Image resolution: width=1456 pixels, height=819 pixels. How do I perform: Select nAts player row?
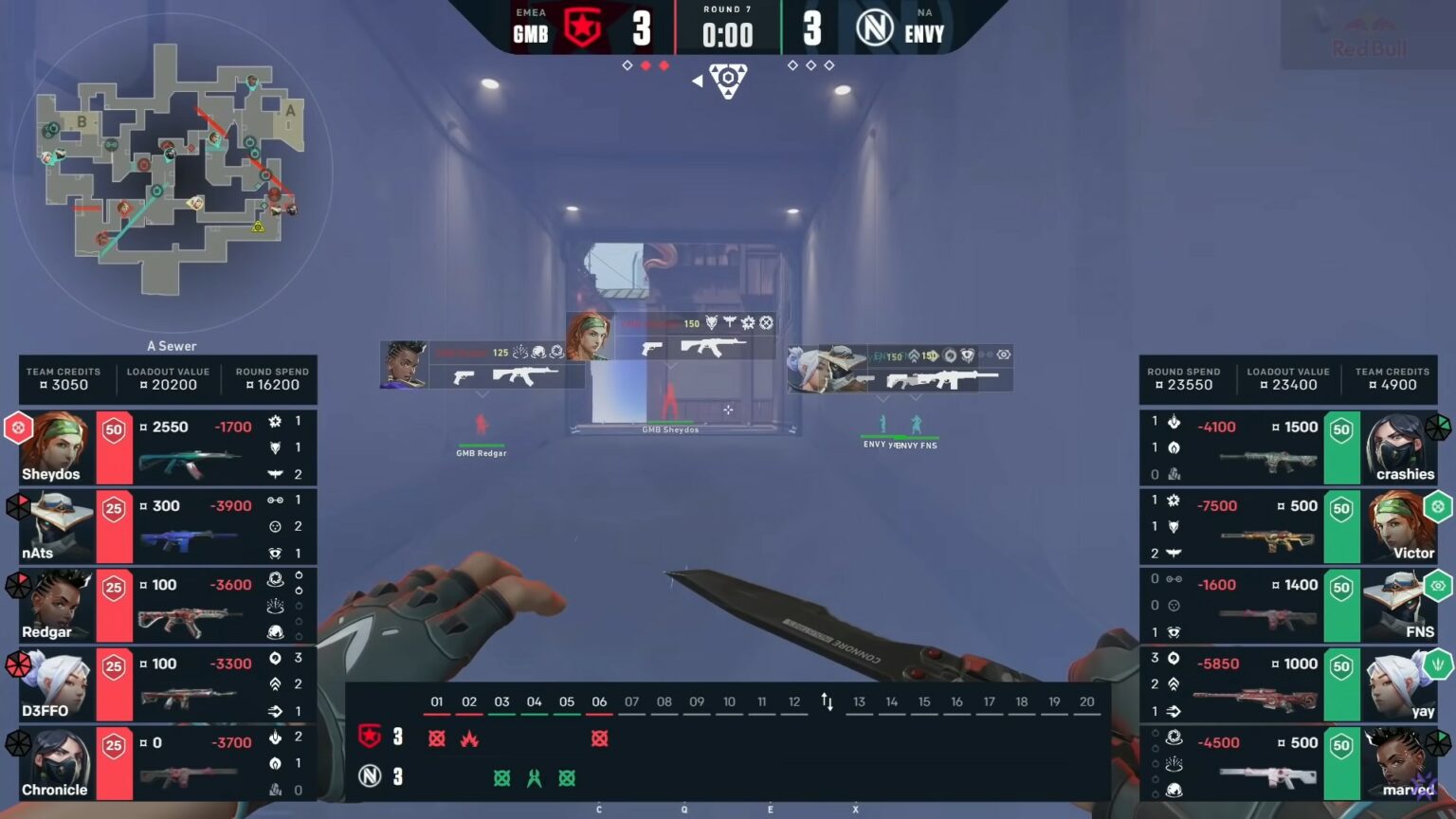click(166, 527)
